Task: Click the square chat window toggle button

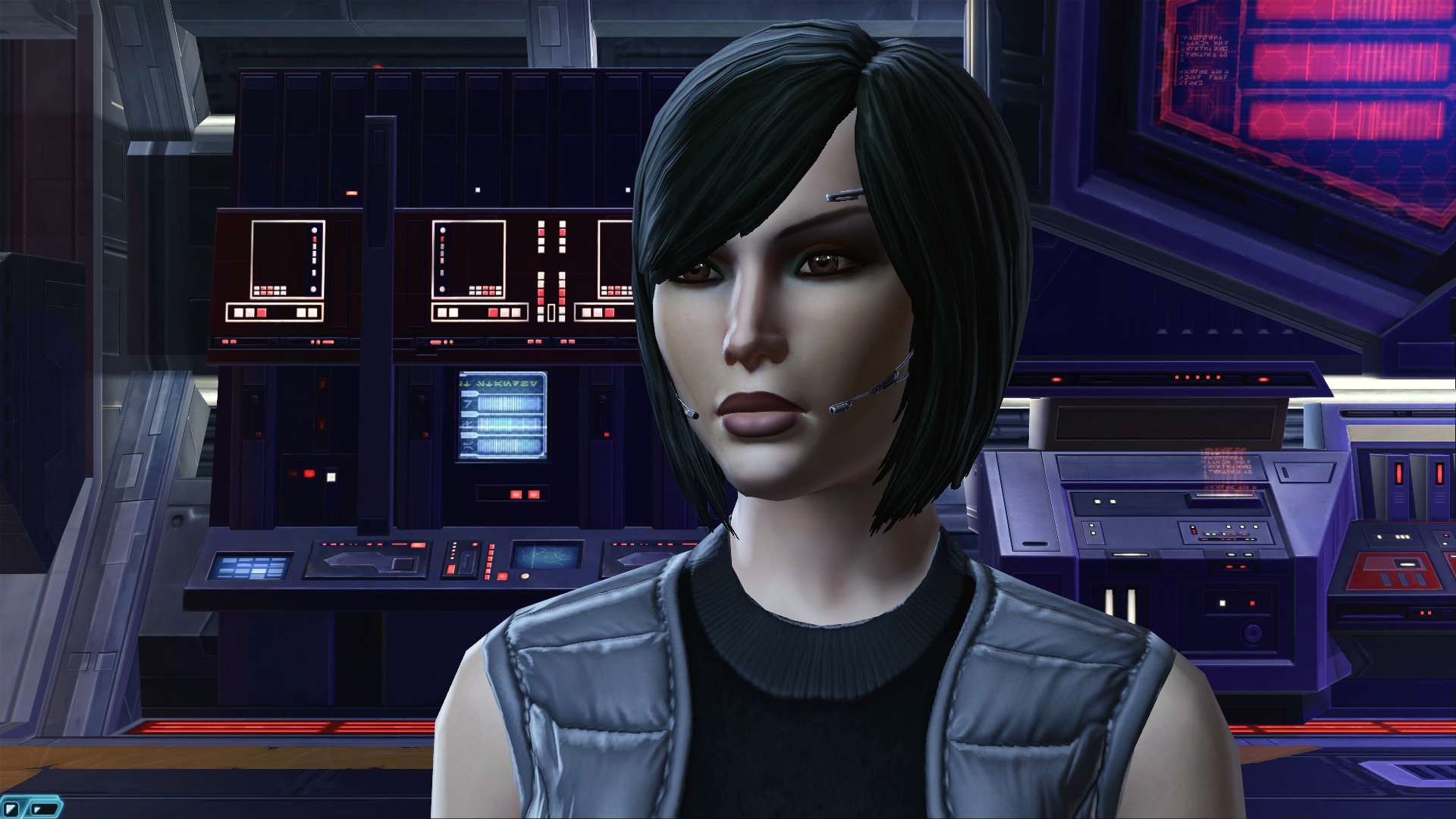Action: (11, 809)
